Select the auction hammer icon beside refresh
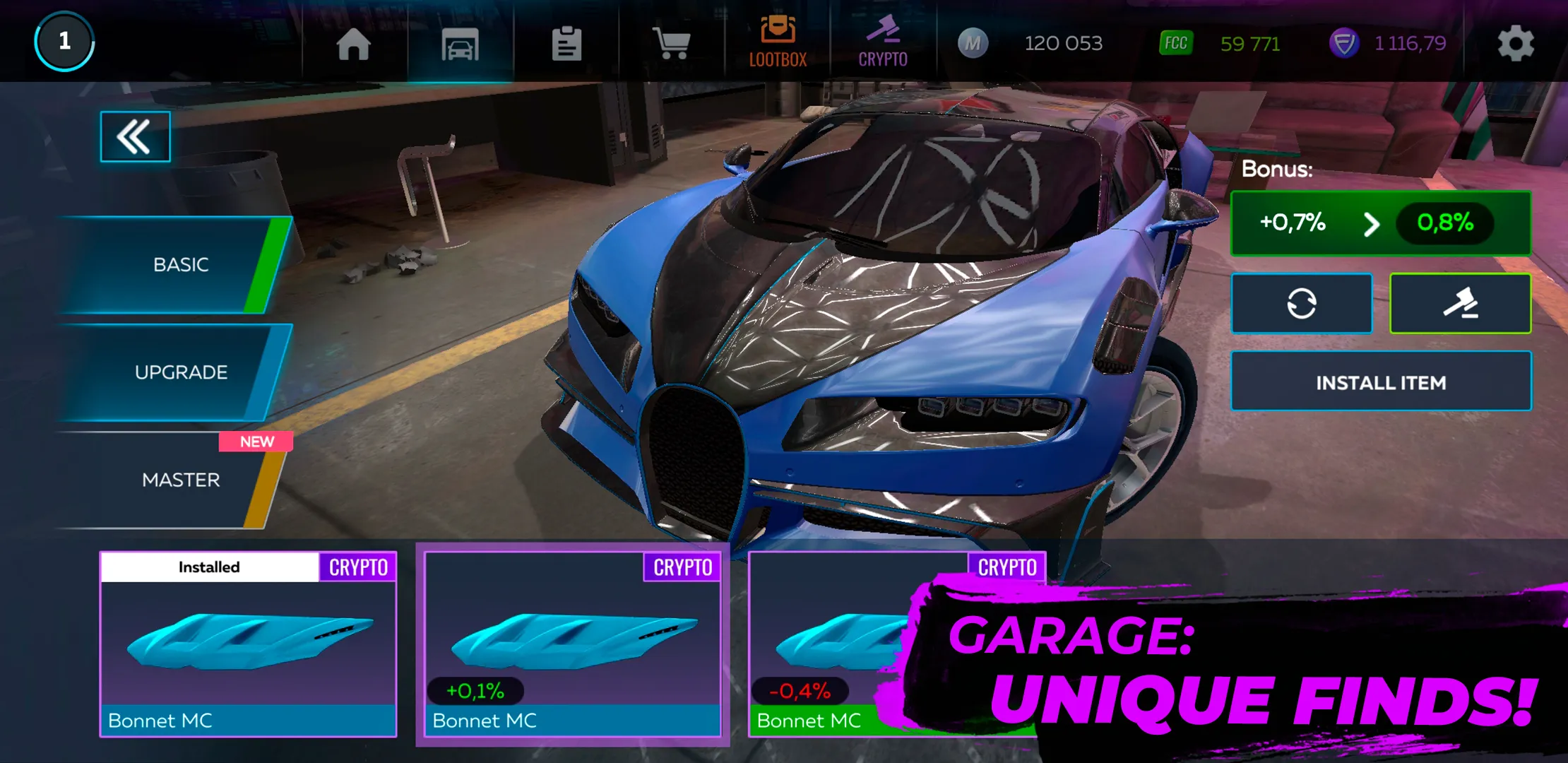The width and height of the screenshot is (1568, 763). (x=1460, y=302)
